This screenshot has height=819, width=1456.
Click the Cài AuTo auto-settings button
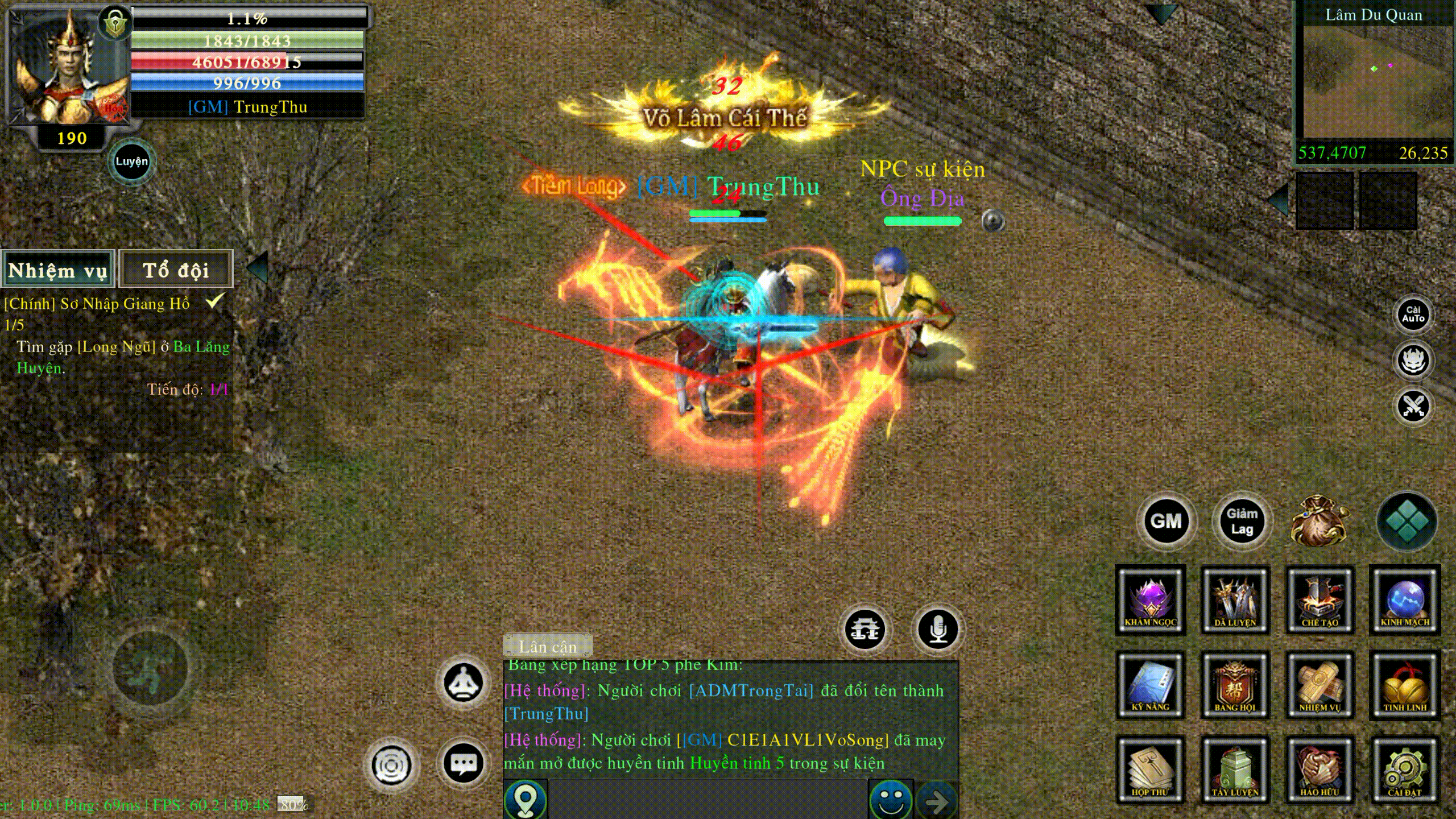click(x=1413, y=315)
